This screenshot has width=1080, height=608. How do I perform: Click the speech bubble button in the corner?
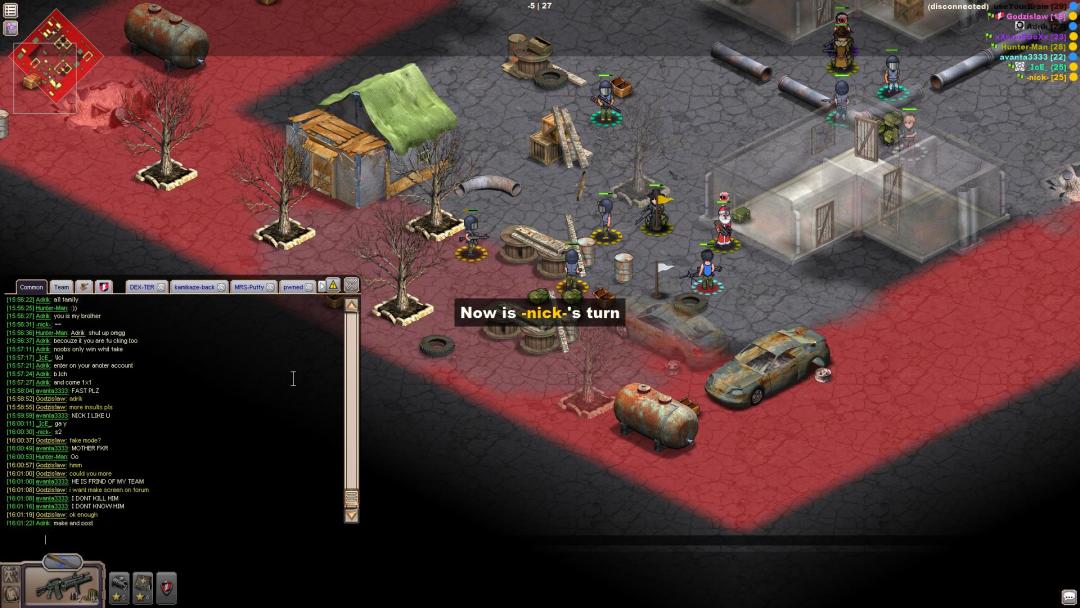(1069, 597)
